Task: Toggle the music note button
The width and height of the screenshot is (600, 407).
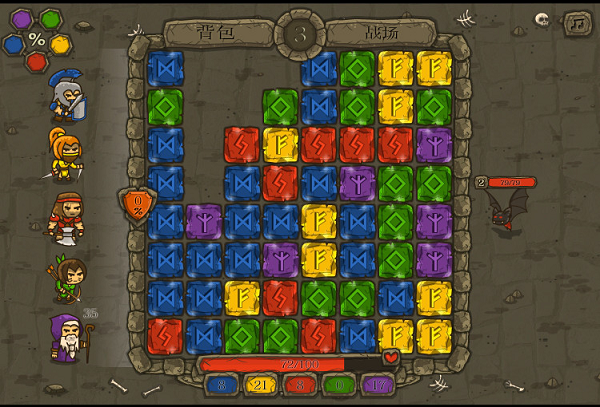Action: pos(576,22)
